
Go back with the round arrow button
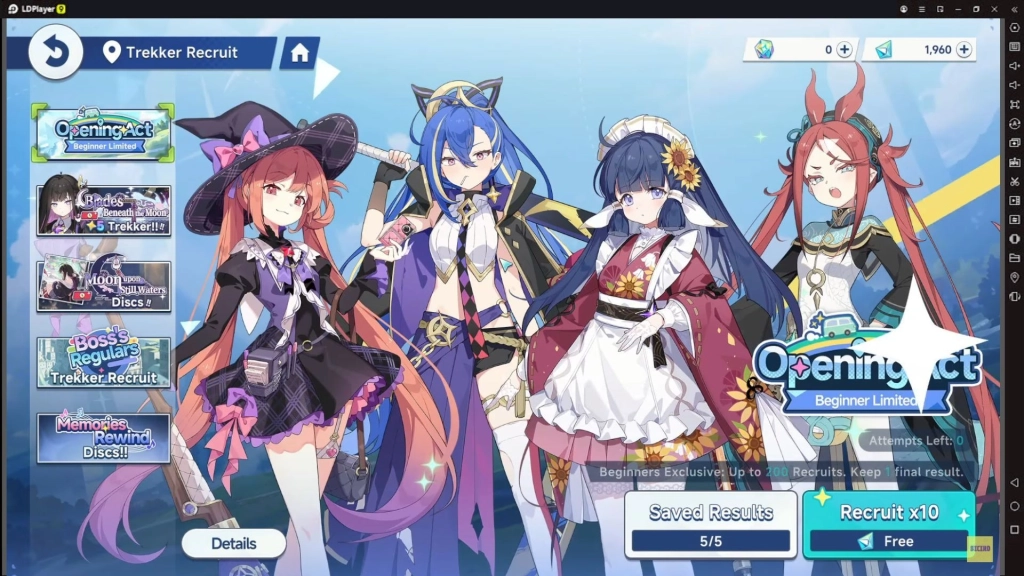point(55,52)
